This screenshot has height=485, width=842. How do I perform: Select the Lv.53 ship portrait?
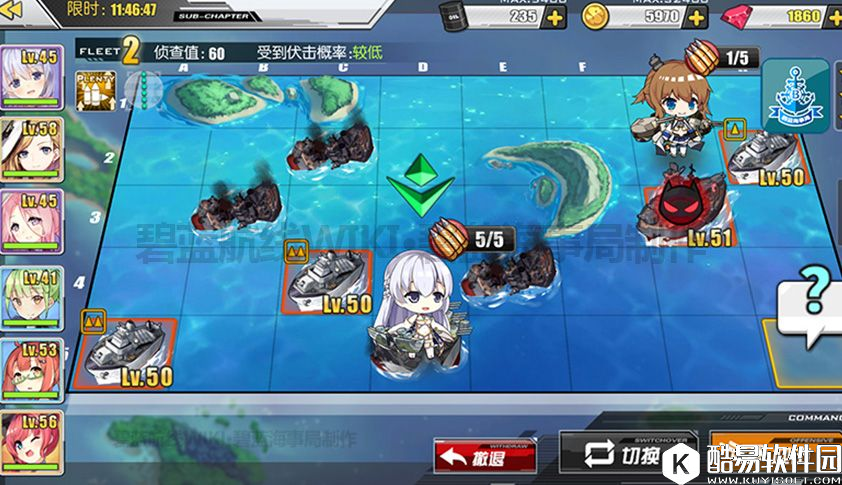pos(31,369)
